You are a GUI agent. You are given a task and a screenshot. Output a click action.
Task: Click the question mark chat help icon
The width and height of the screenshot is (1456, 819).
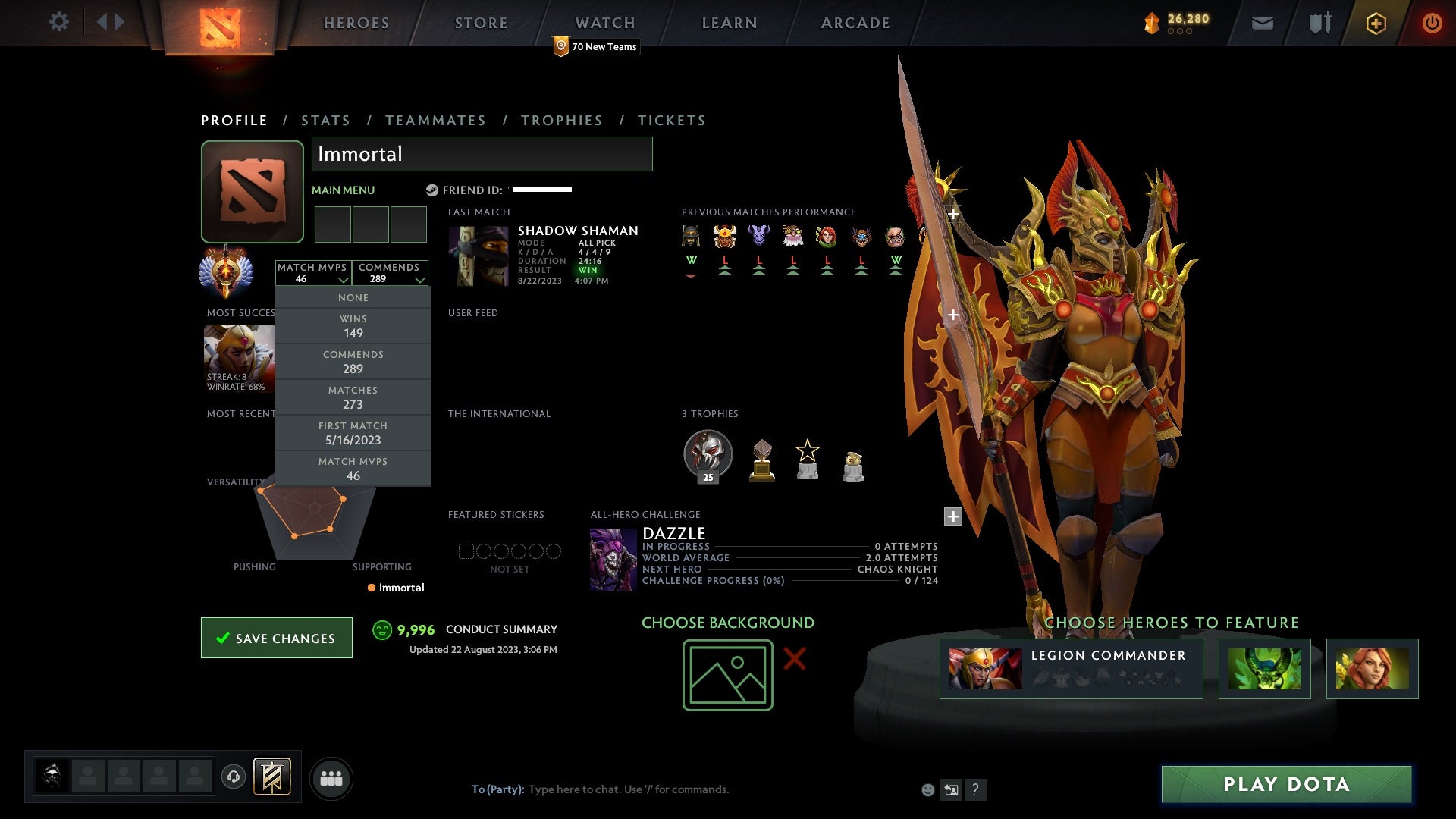coord(976,789)
